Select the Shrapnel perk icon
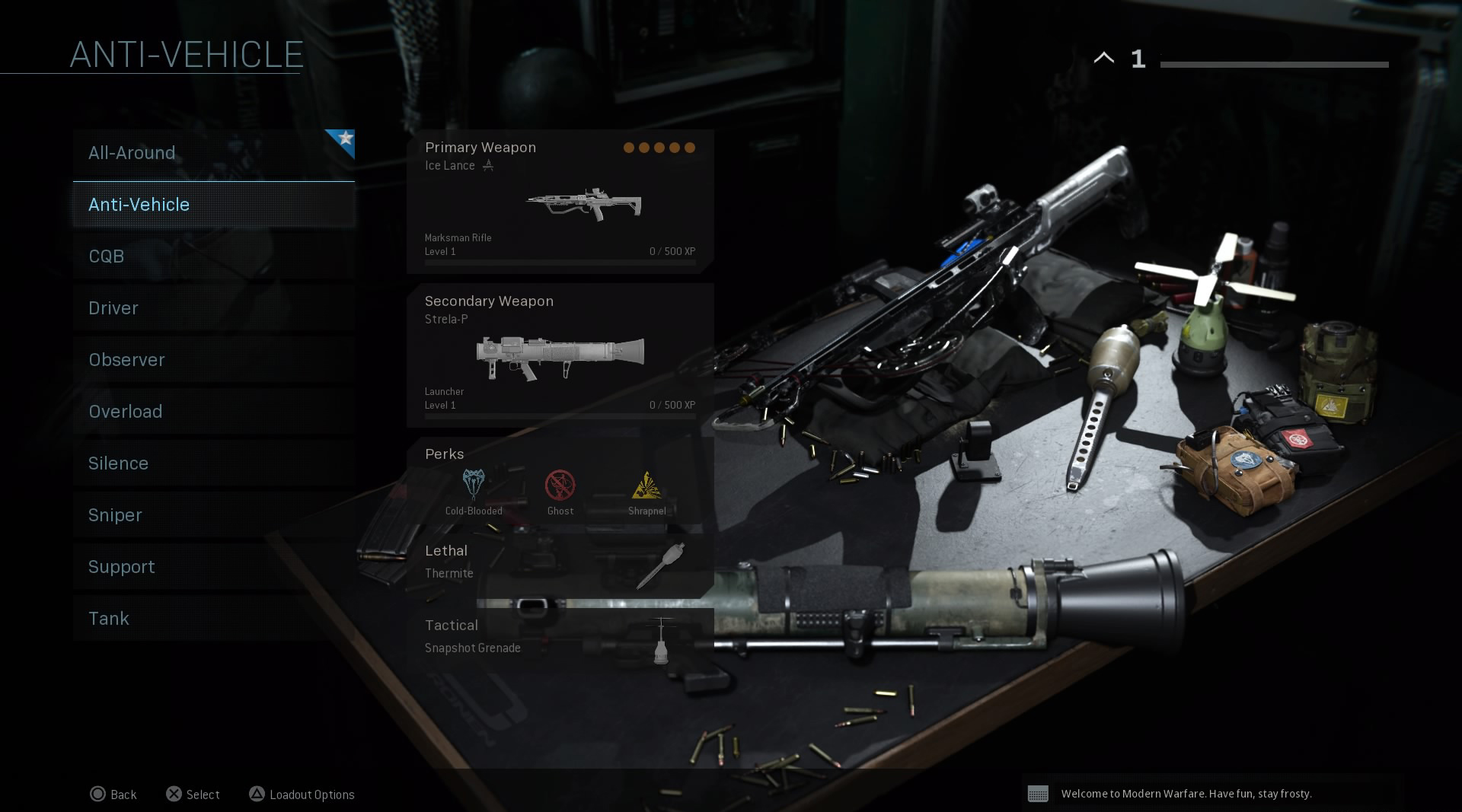Screen dimensions: 1462x812 click(x=646, y=486)
